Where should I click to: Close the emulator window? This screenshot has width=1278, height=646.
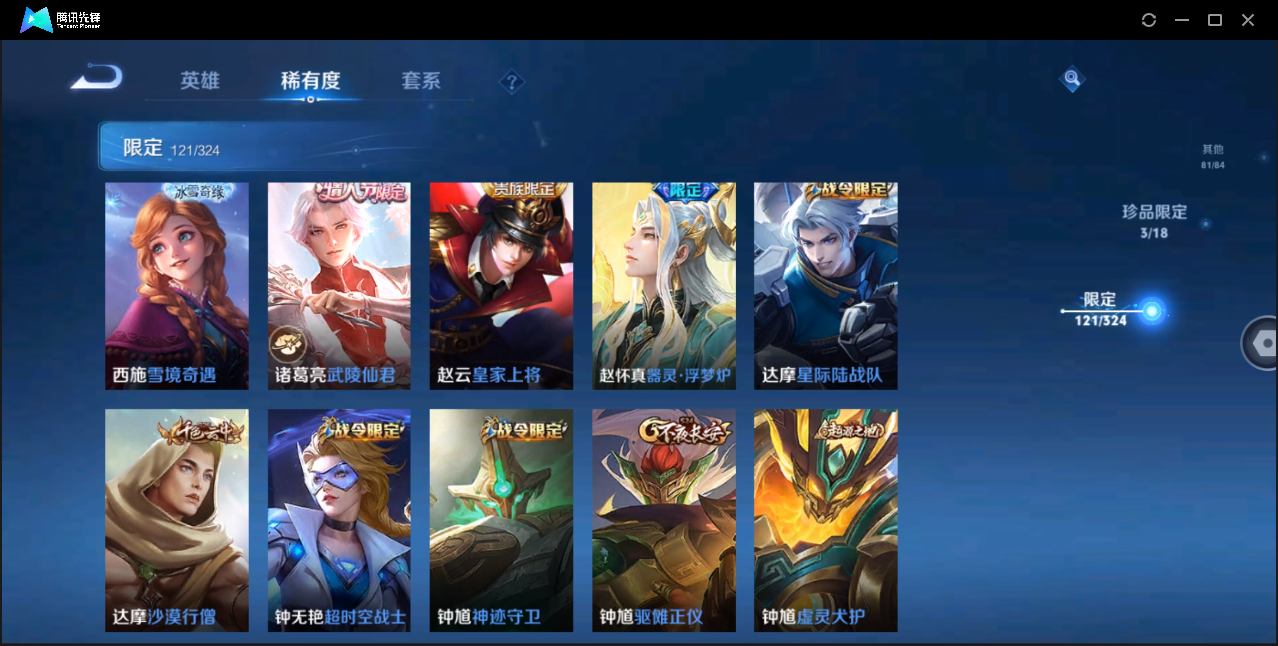(x=1248, y=20)
